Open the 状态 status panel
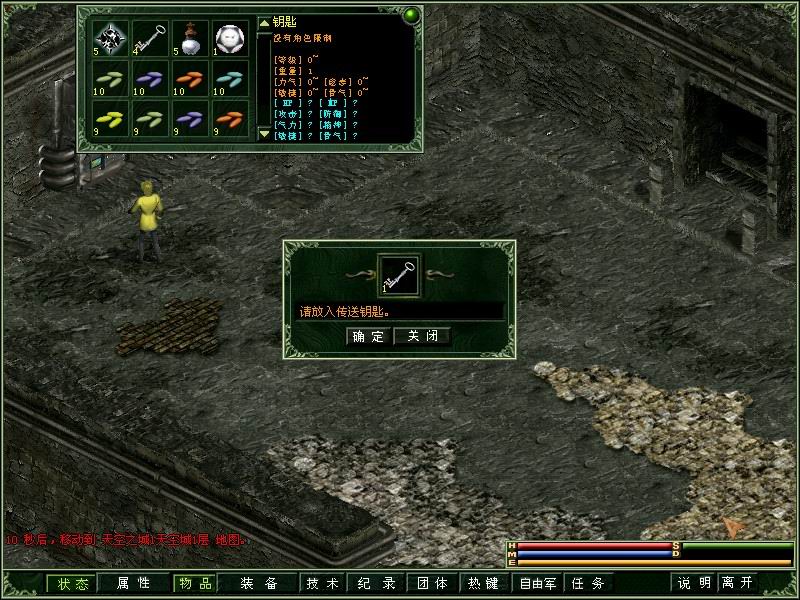800x600 pixels. point(73,583)
